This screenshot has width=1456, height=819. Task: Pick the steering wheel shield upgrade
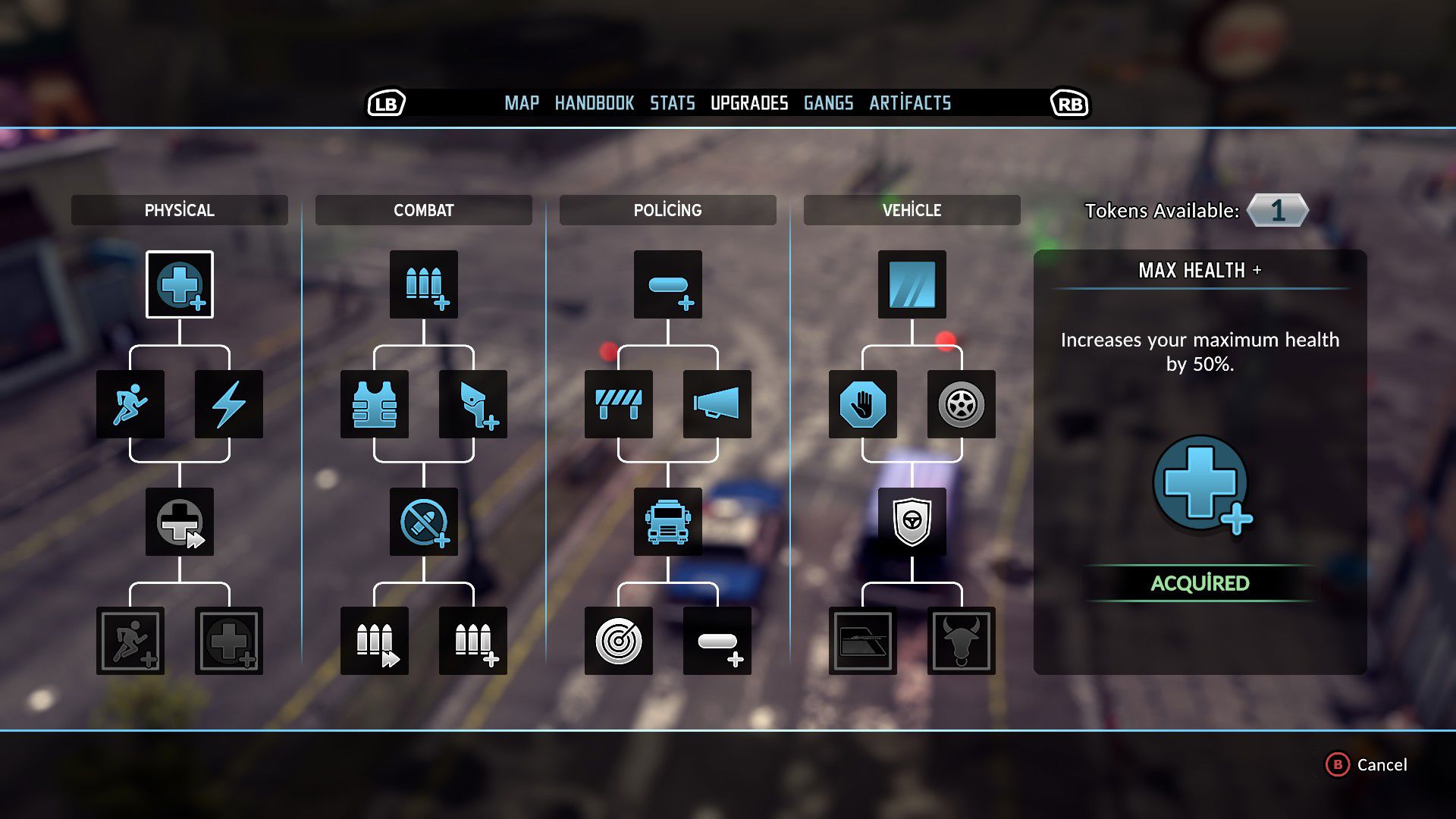pyautogui.click(x=912, y=522)
